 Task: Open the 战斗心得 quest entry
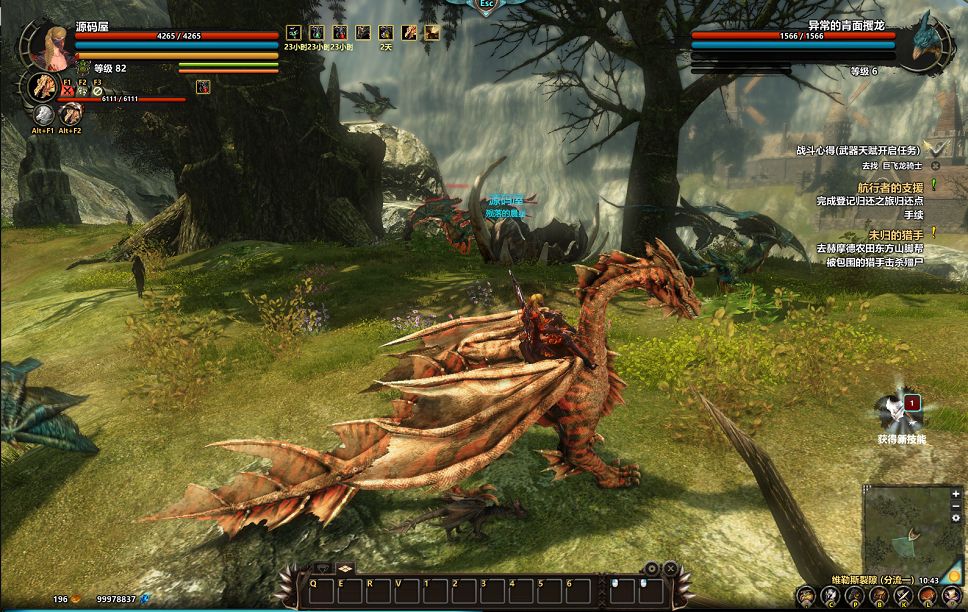(x=858, y=150)
